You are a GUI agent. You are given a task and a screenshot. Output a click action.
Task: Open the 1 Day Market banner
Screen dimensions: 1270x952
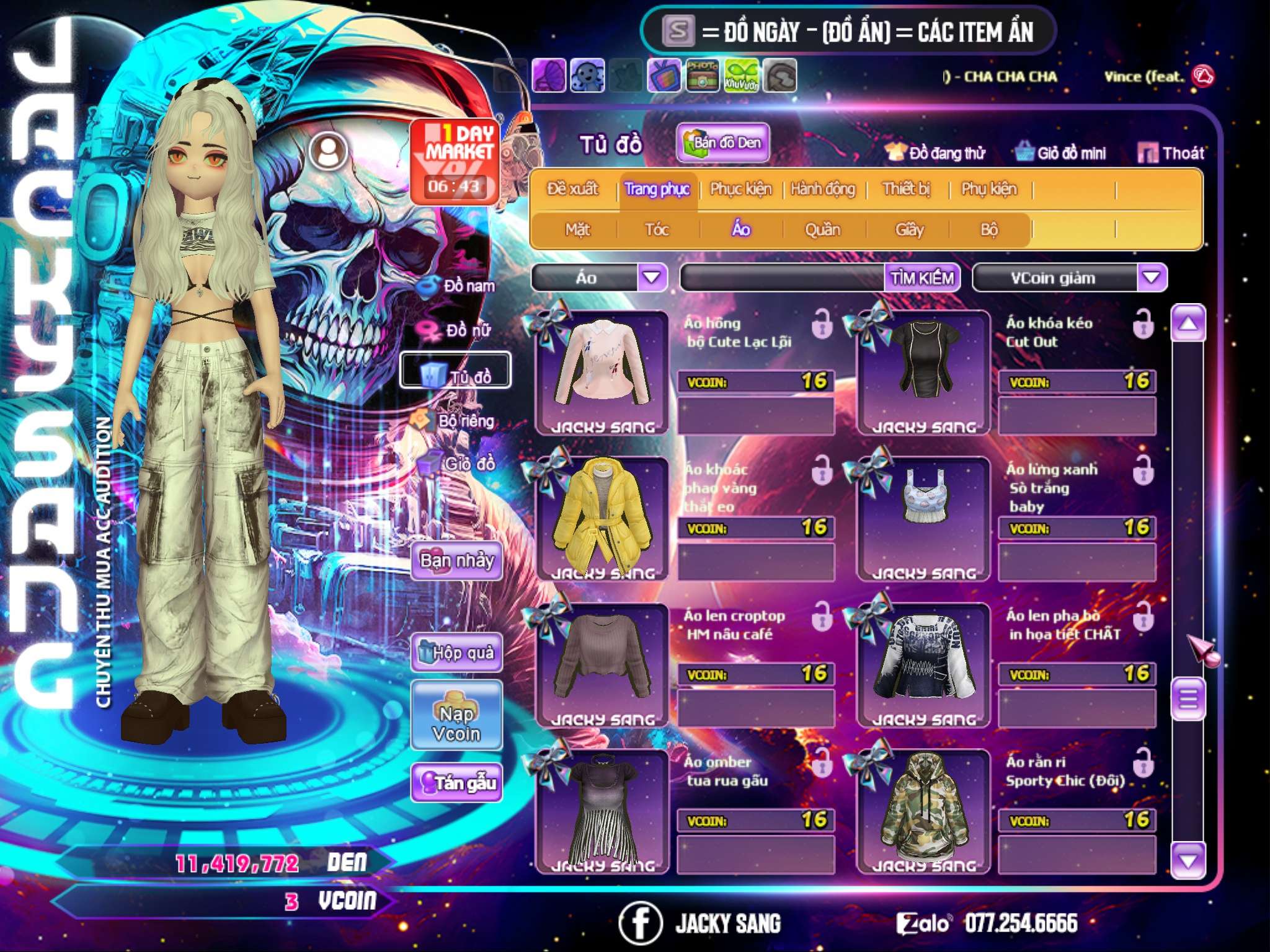click(455, 161)
